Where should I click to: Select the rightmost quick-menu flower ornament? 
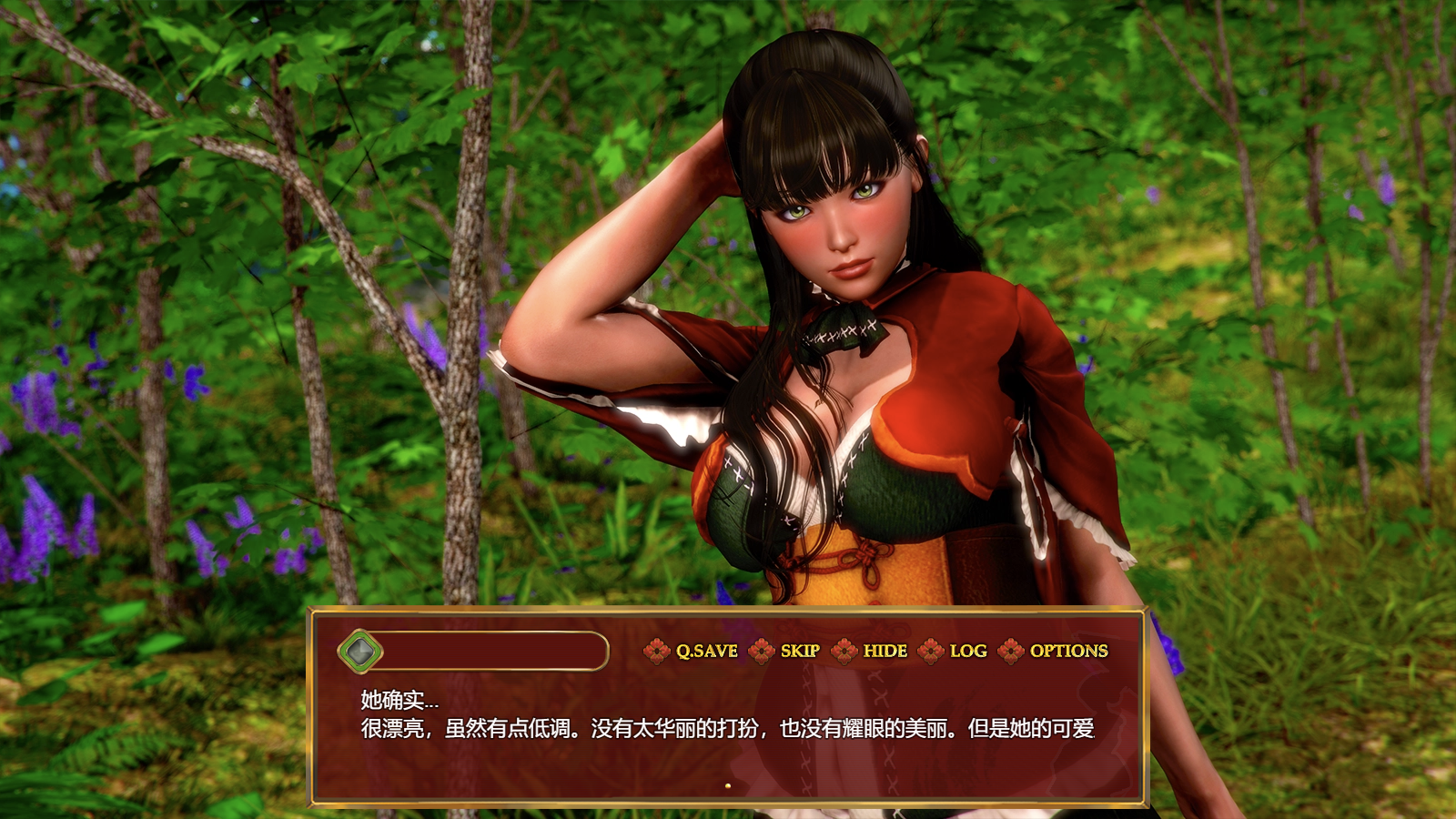click(1010, 652)
